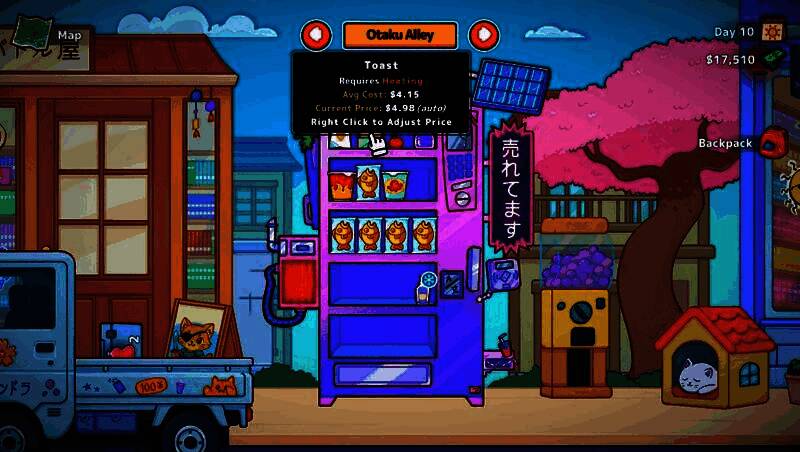Screen dimensions: 800x452
Task: Go to the previous location with left arrow
Action: [x=316, y=35]
